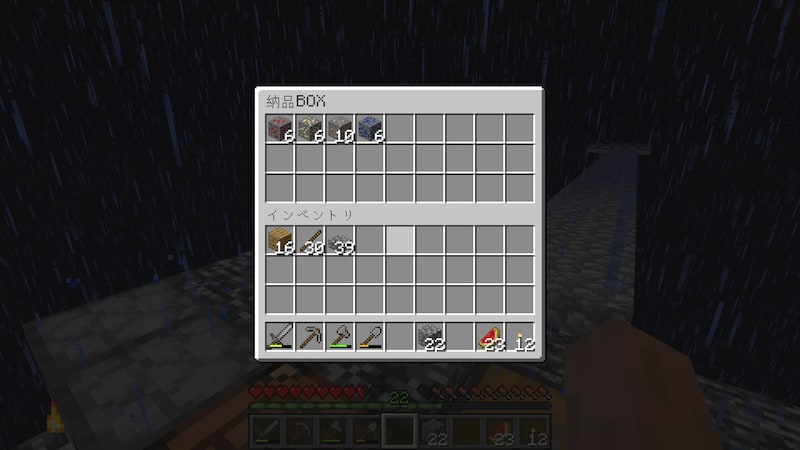
Task: Pick up the redstone ore stack
Action: (279, 129)
